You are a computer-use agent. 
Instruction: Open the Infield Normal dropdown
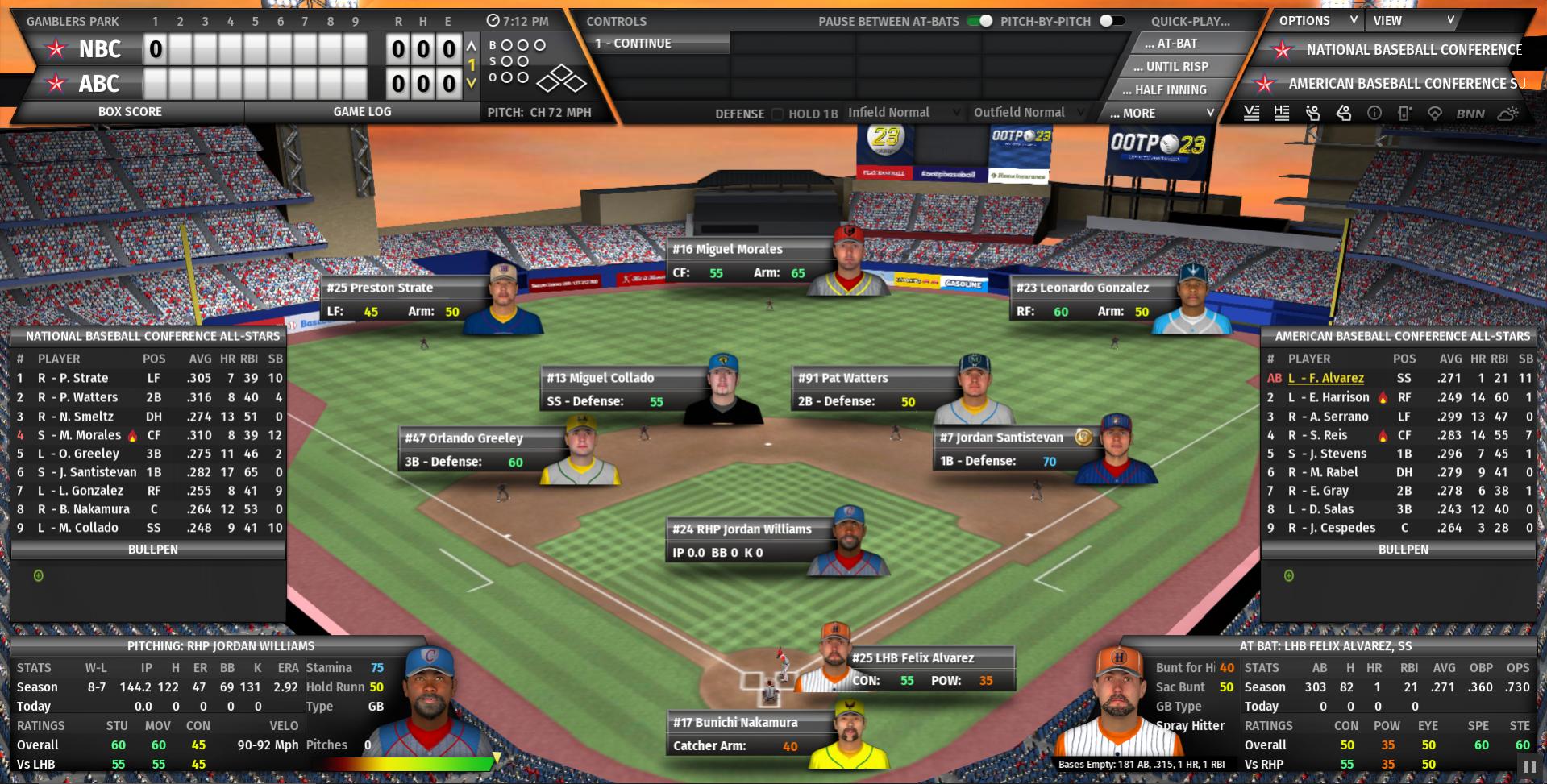(x=903, y=113)
